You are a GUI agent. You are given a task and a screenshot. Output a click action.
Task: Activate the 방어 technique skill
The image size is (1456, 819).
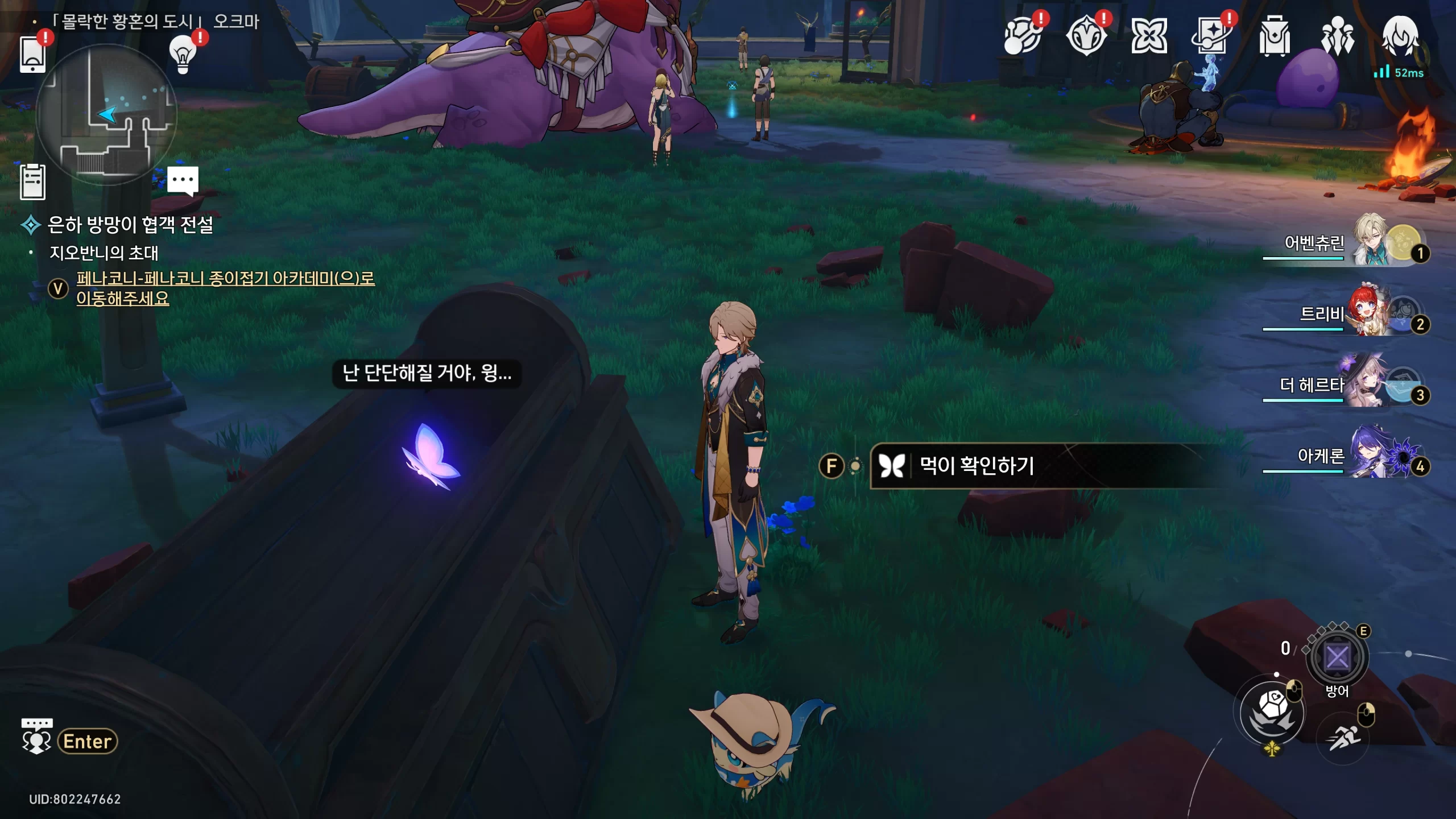coord(1337,659)
